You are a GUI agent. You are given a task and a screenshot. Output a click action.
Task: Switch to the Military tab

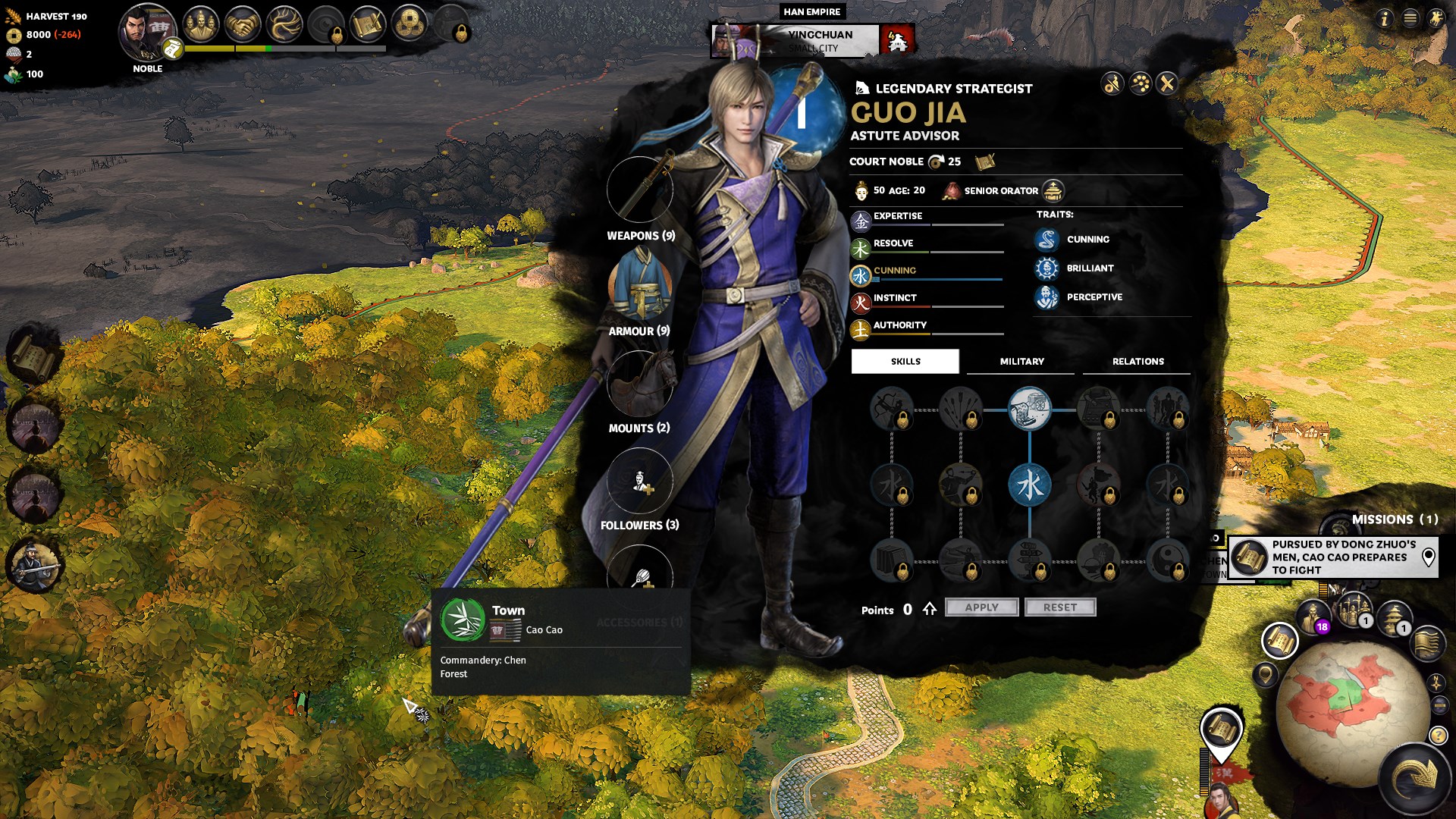[x=1021, y=362]
